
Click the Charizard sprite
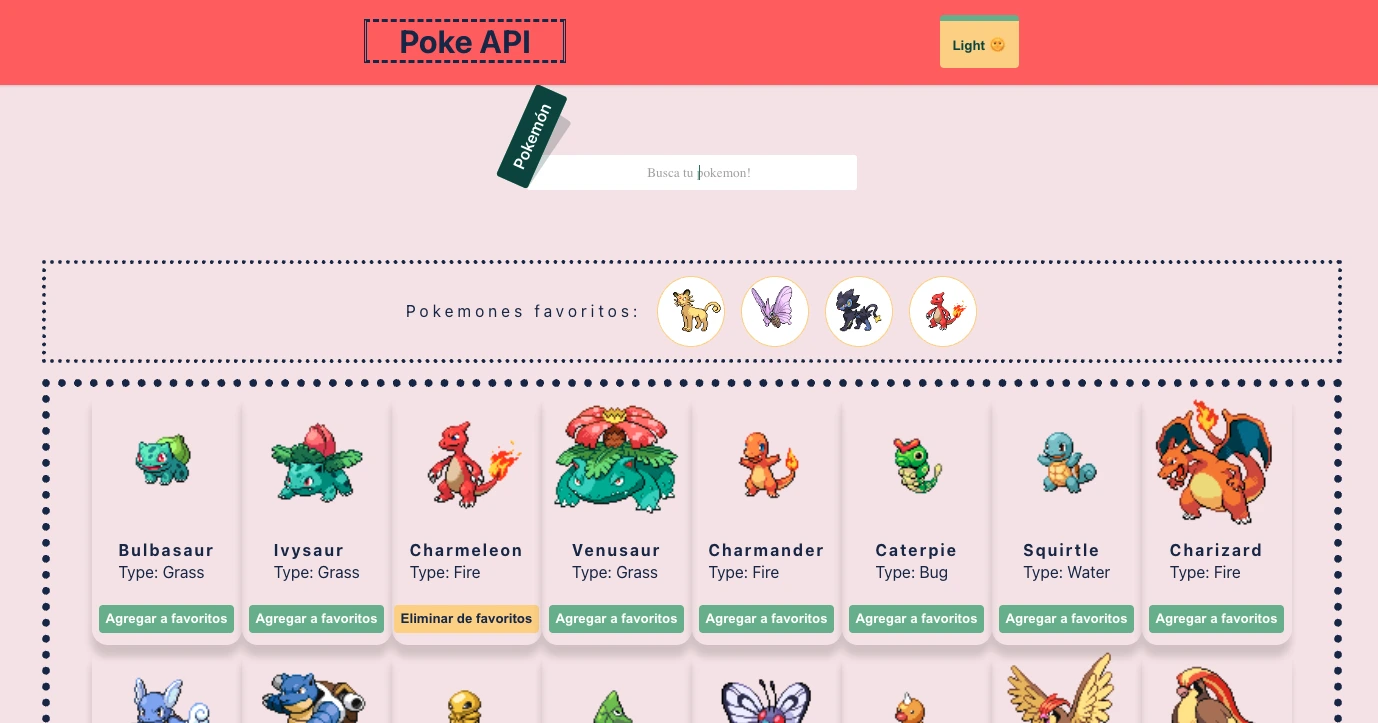pos(1216,462)
